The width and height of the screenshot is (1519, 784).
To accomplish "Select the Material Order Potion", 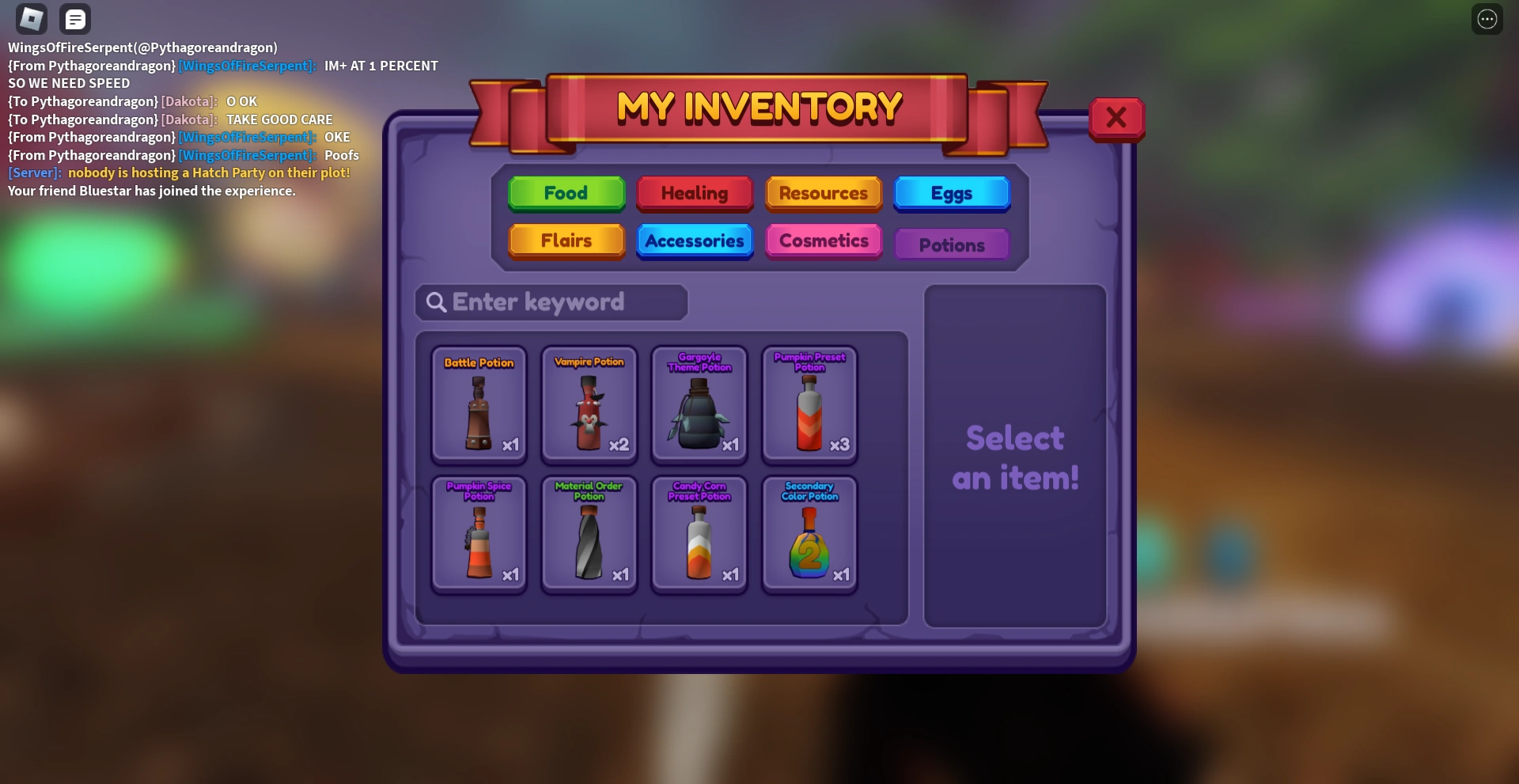I will tap(588, 533).
